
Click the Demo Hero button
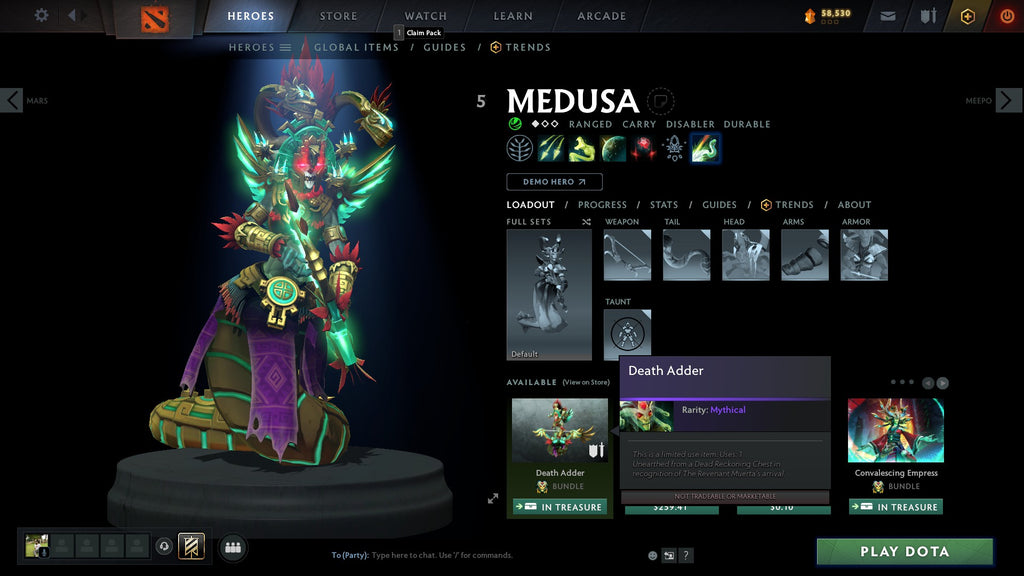554,182
